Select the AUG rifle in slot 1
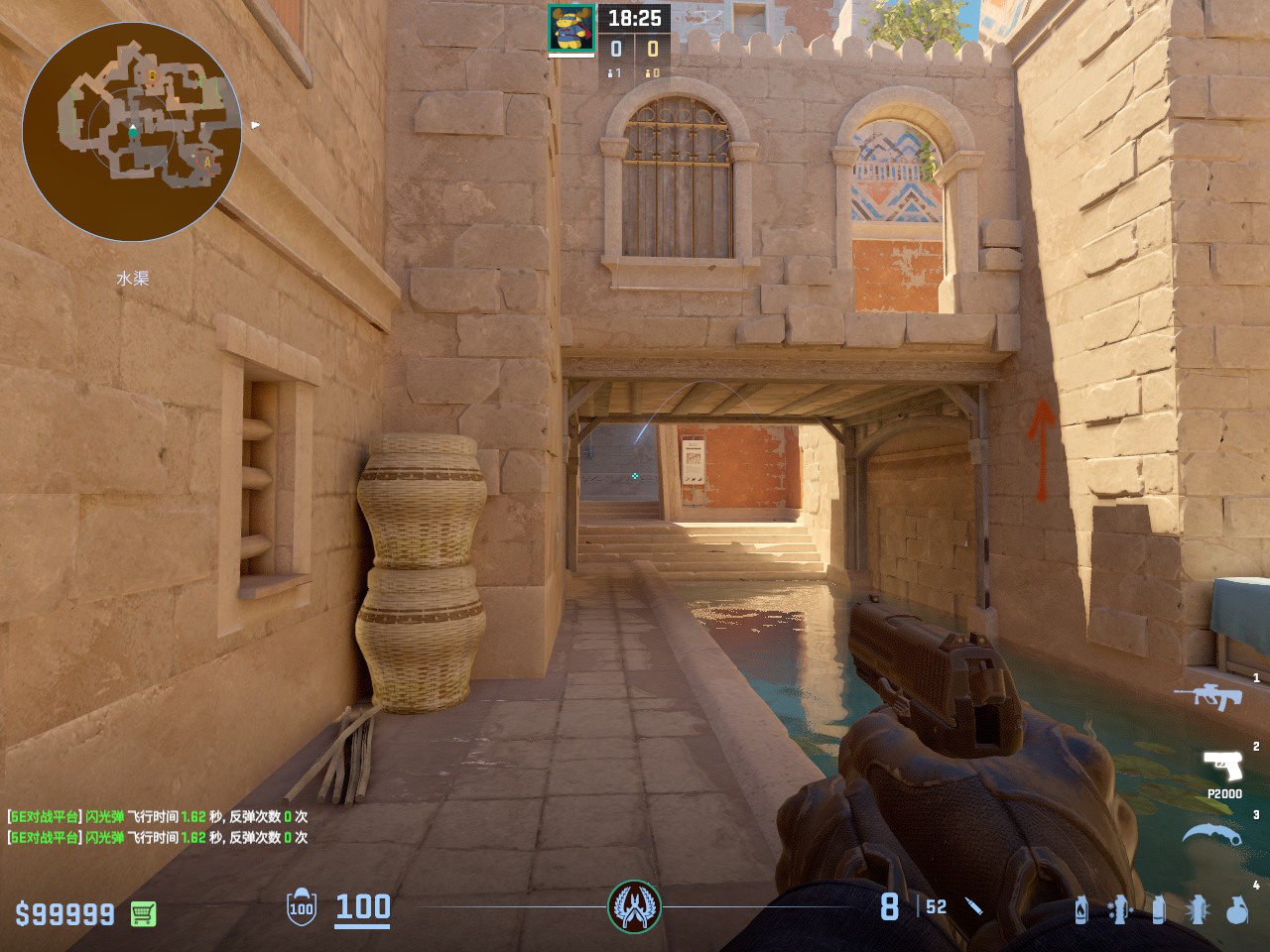This screenshot has height=952, width=1270. pos(1208,696)
